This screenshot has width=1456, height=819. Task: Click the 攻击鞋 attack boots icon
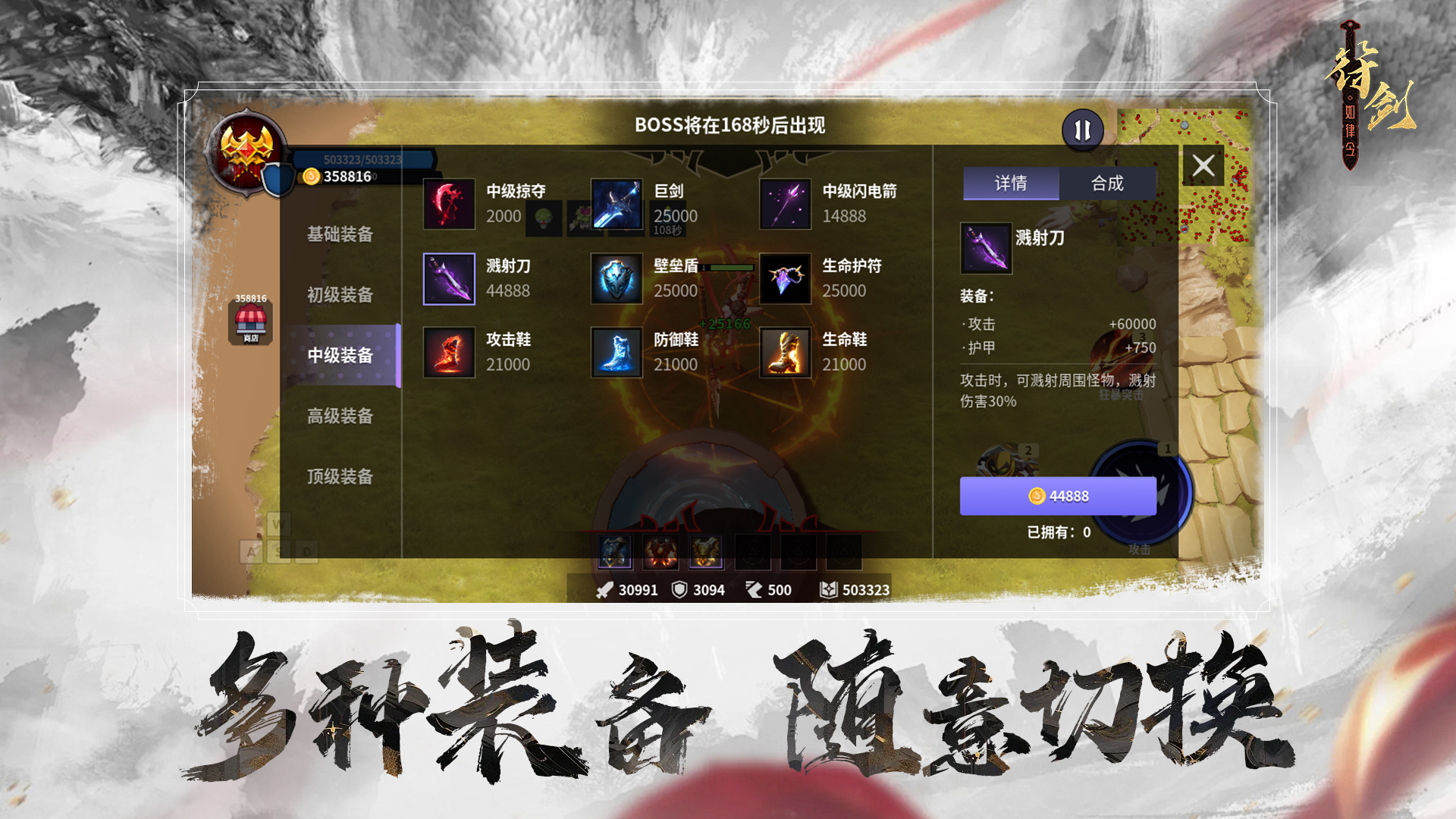[448, 352]
